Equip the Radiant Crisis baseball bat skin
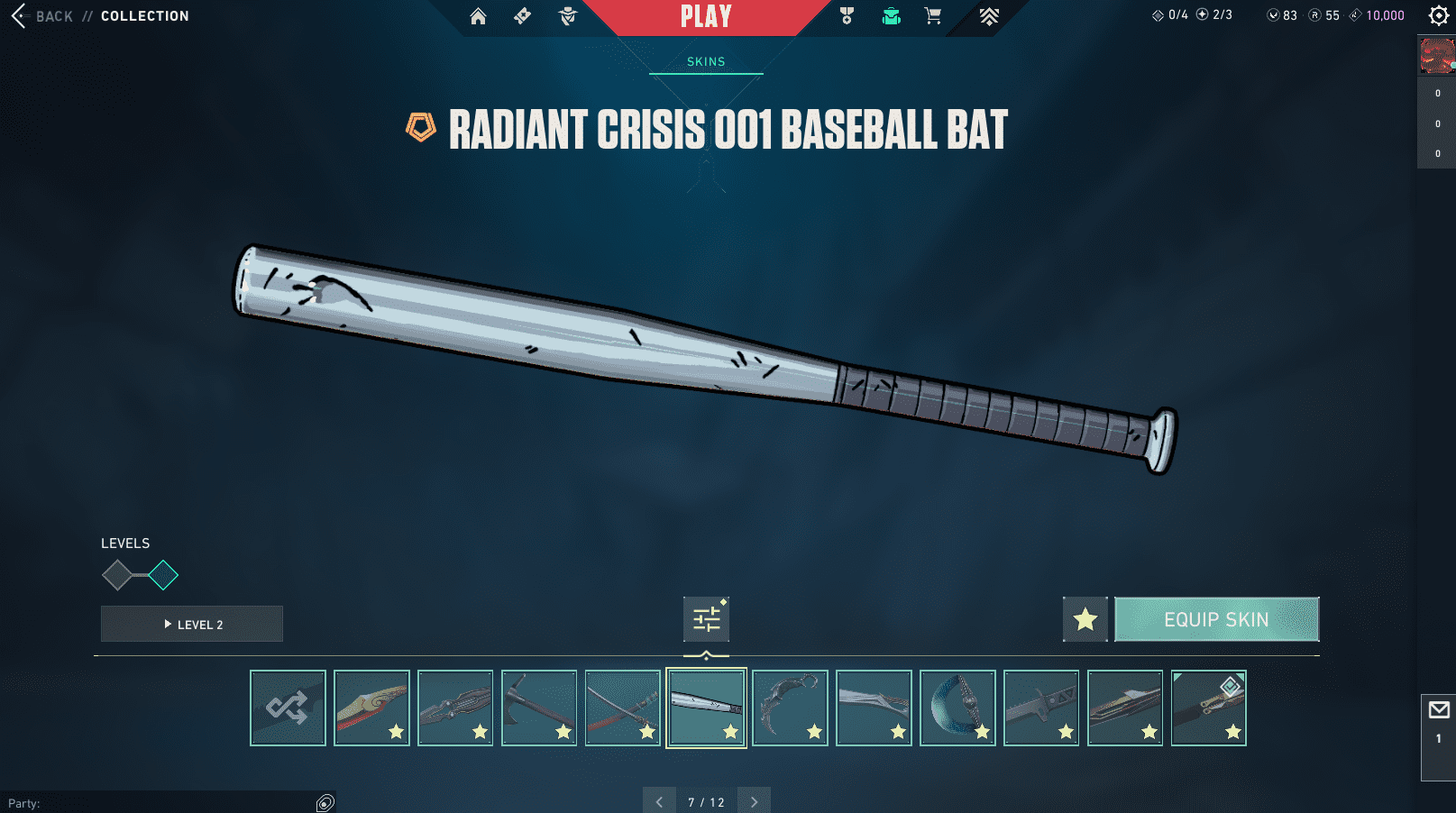Screen dimensions: 1456x813 tap(1216, 619)
